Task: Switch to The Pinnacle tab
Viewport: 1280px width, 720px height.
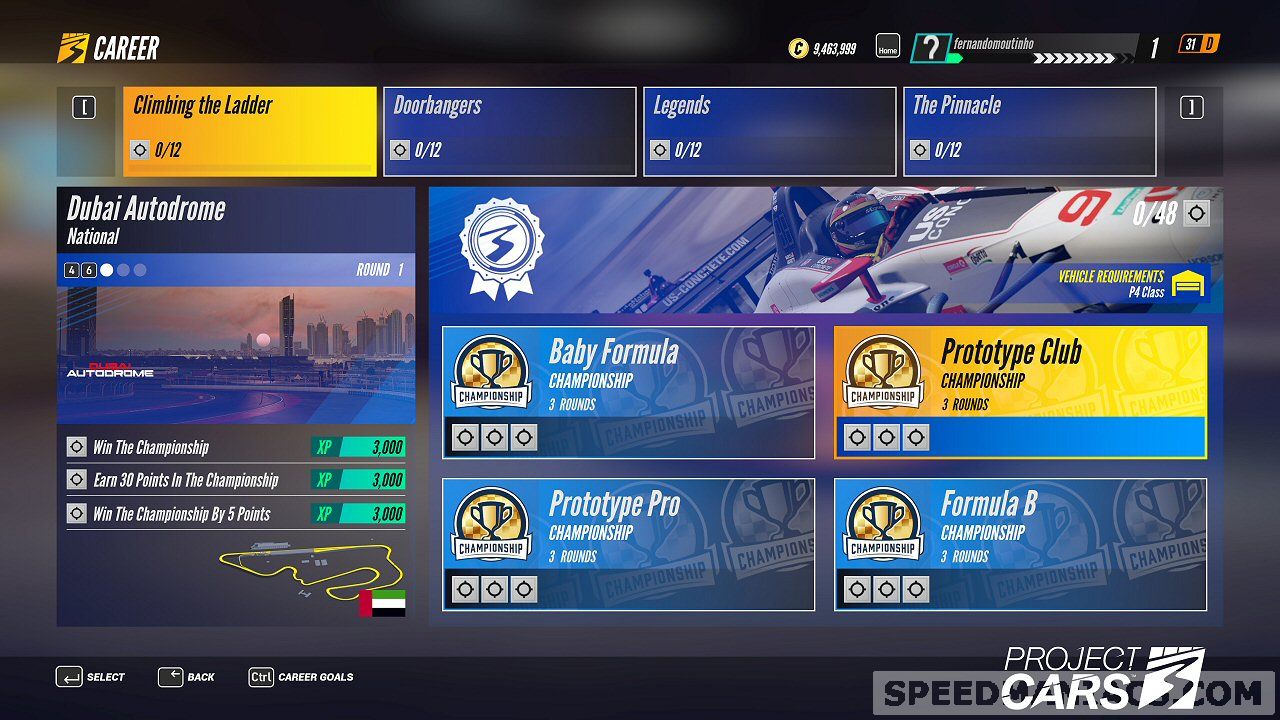Action: (1029, 131)
